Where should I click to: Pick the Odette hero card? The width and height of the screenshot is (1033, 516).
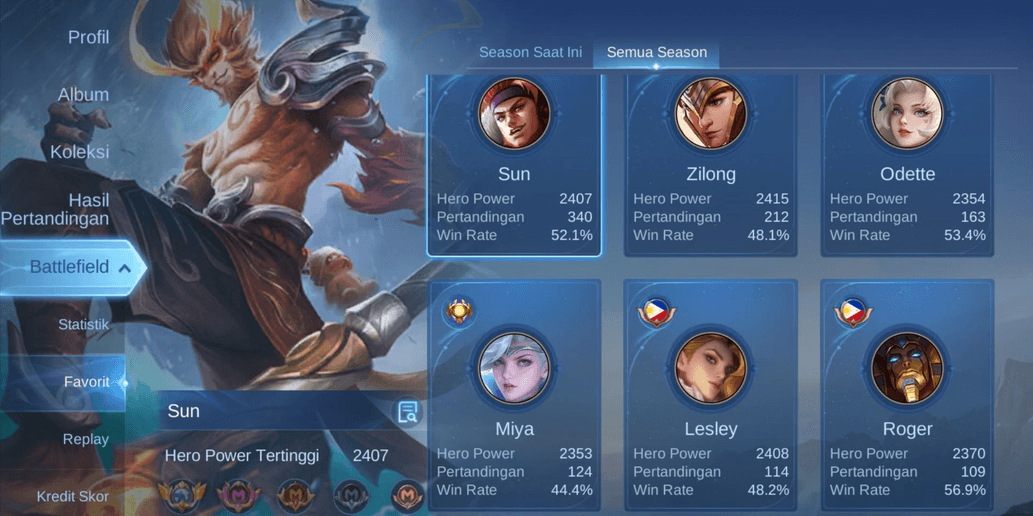click(x=907, y=165)
